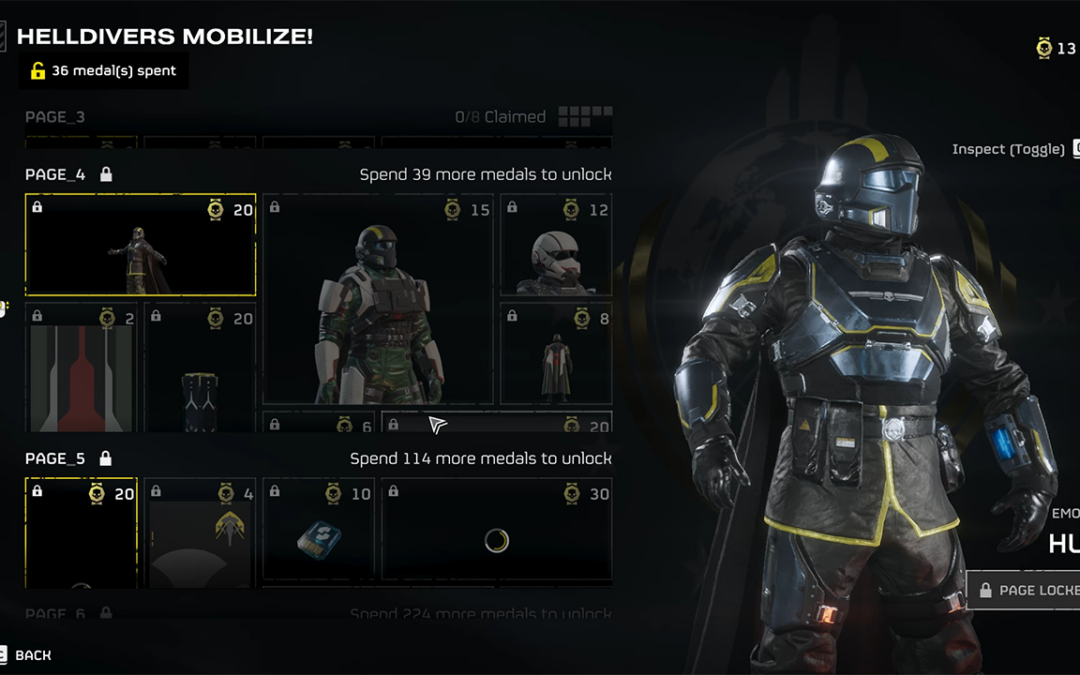
Task: Select the highlighted caped figure tile on Page 4
Action: click(x=140, y=245)
